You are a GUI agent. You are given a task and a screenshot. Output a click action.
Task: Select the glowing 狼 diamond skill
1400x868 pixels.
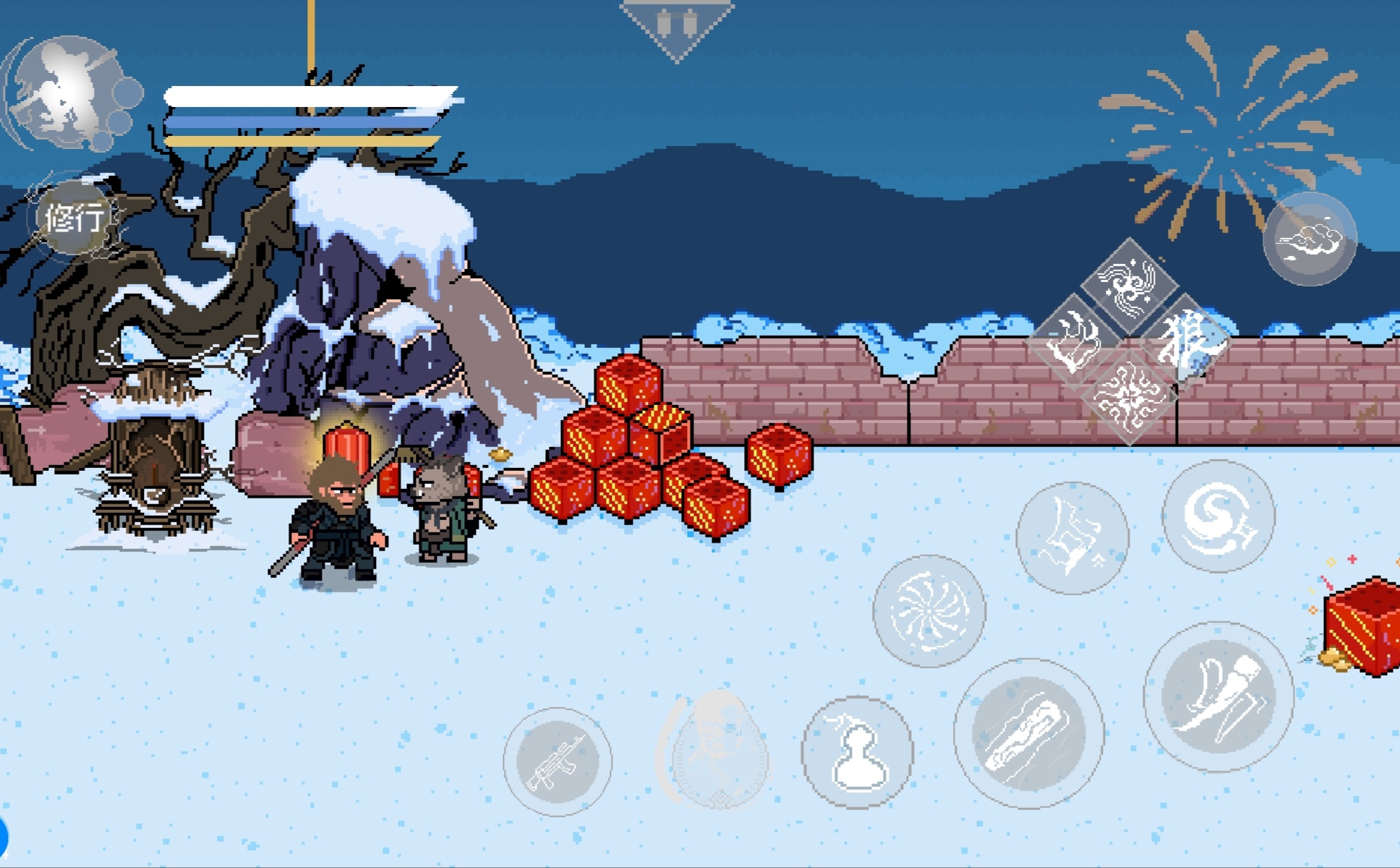click(1184, 339)
